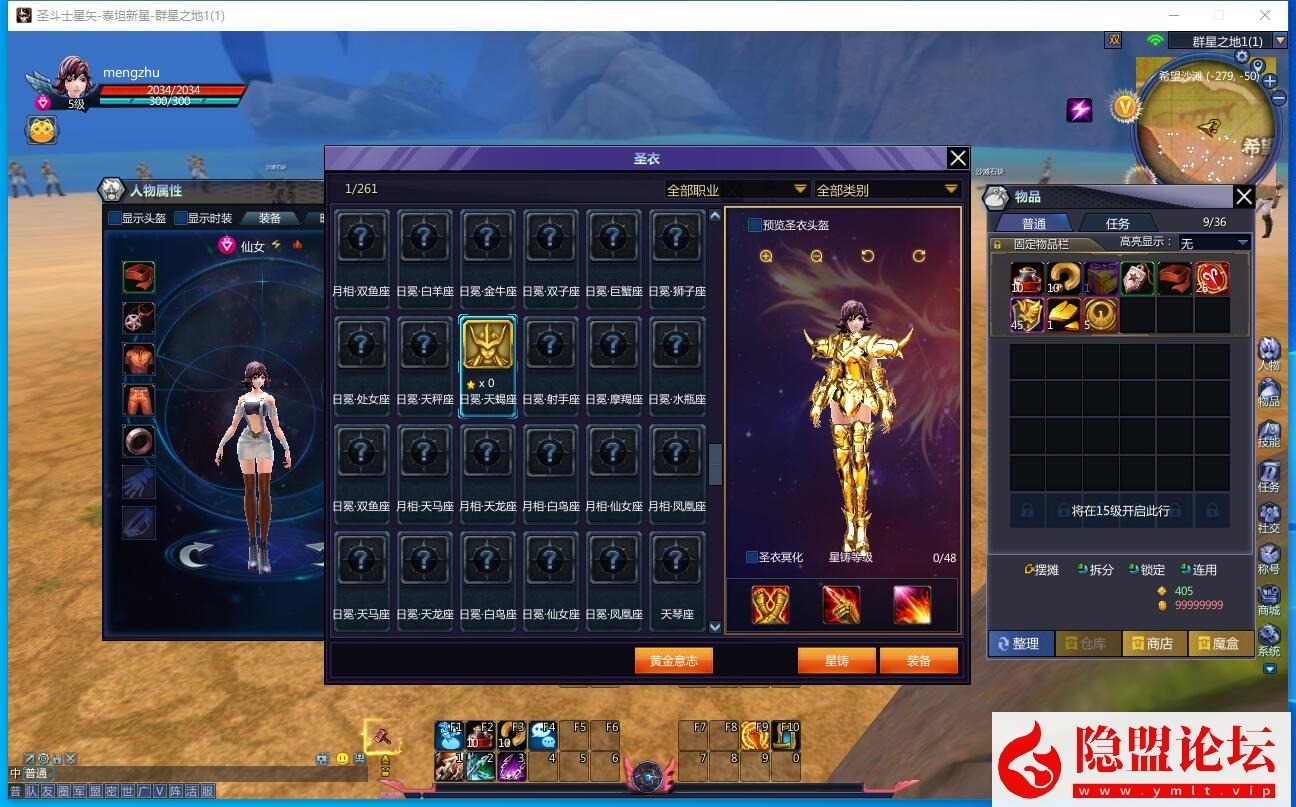This screenshot has width=1296, height=807.
Task: Open the purple lightning icon near the minimap
Action: pyautogui.click(x=1080, y=109)
